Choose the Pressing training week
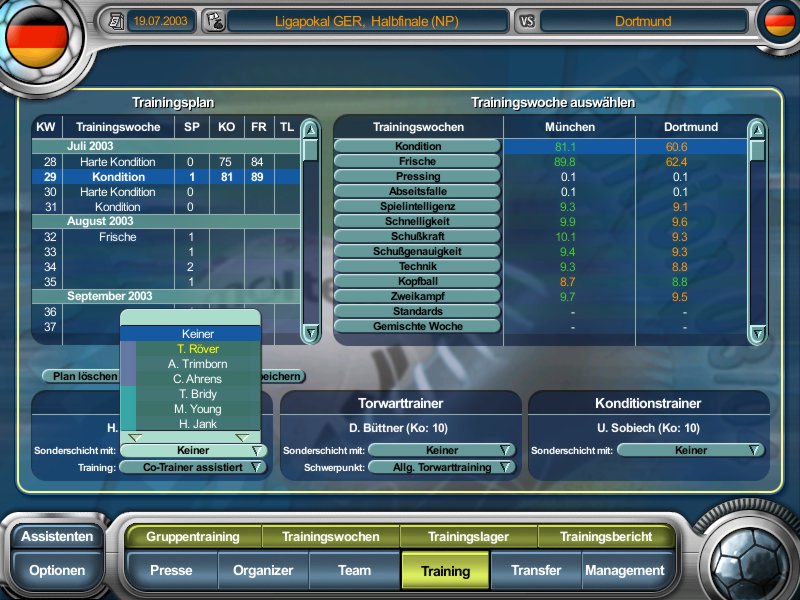Viewport: 800px width, 600px height. (417, 176)
